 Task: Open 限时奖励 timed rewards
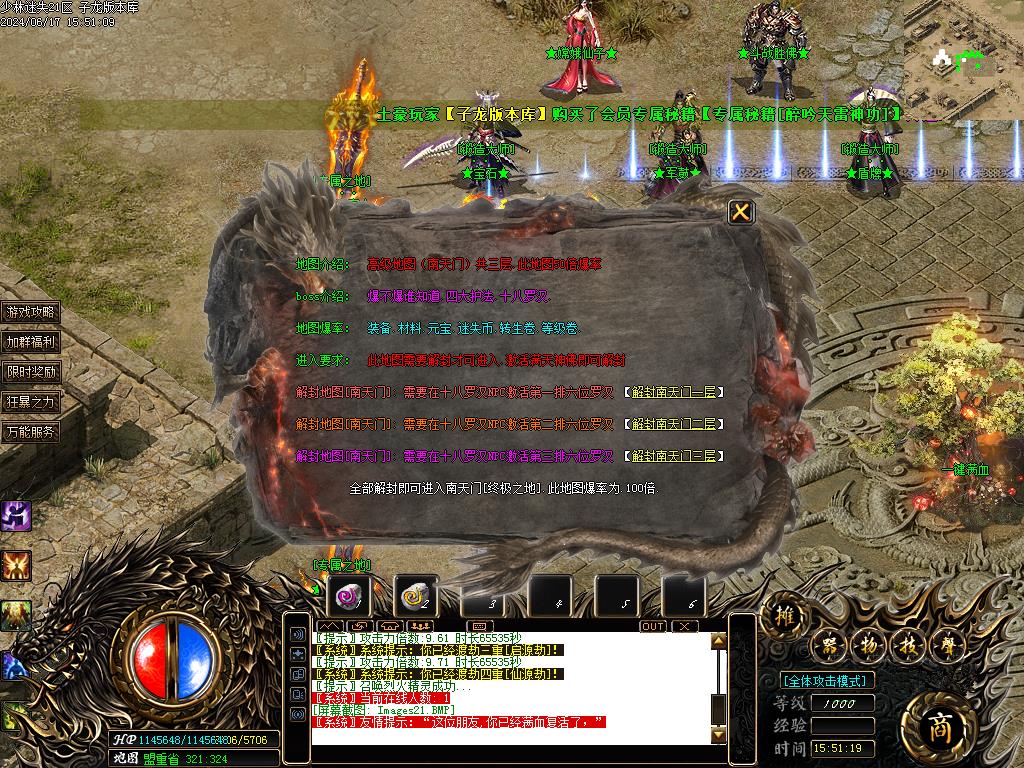coord(31,372)
